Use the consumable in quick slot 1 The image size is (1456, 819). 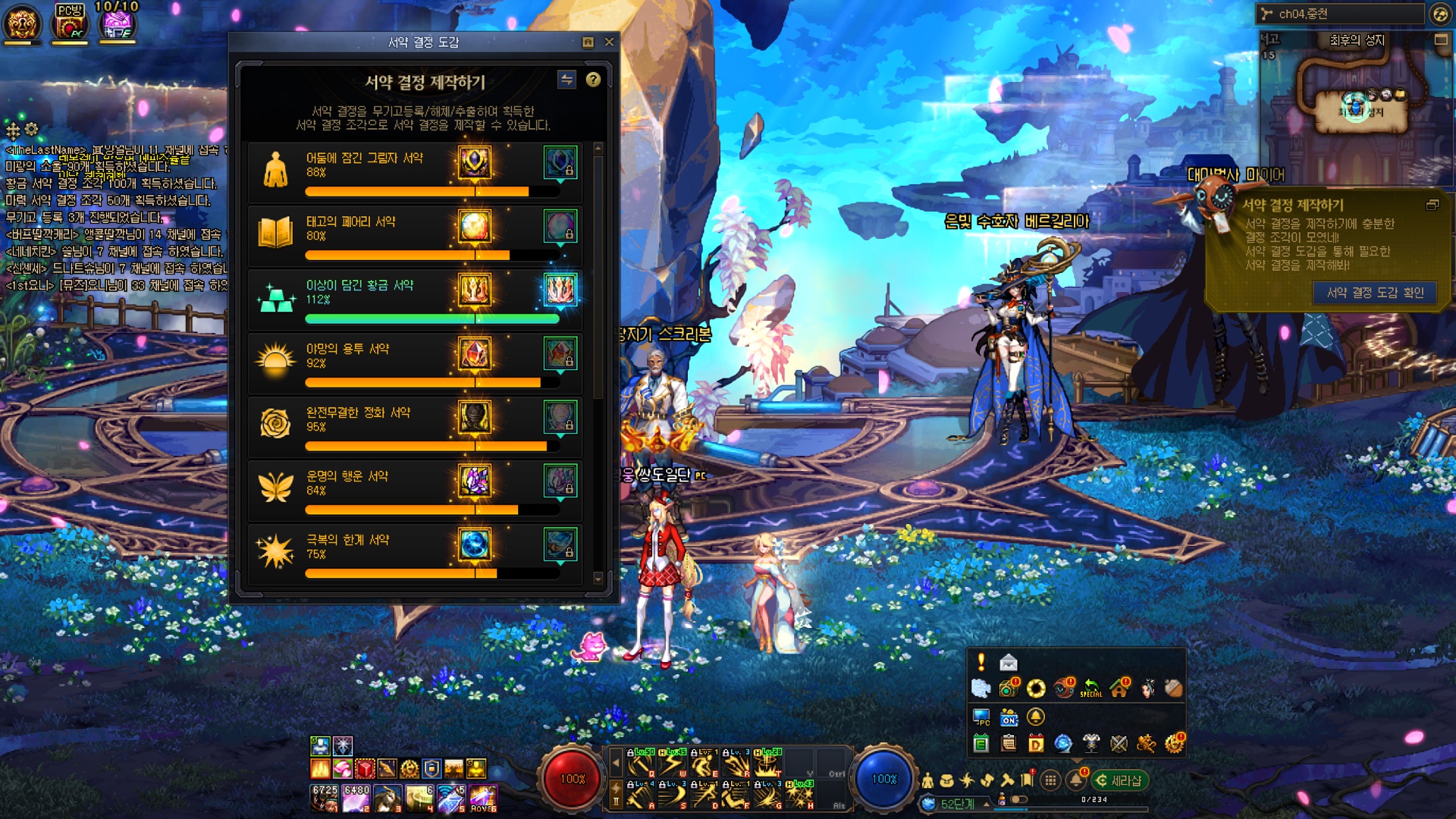(325, 798)
